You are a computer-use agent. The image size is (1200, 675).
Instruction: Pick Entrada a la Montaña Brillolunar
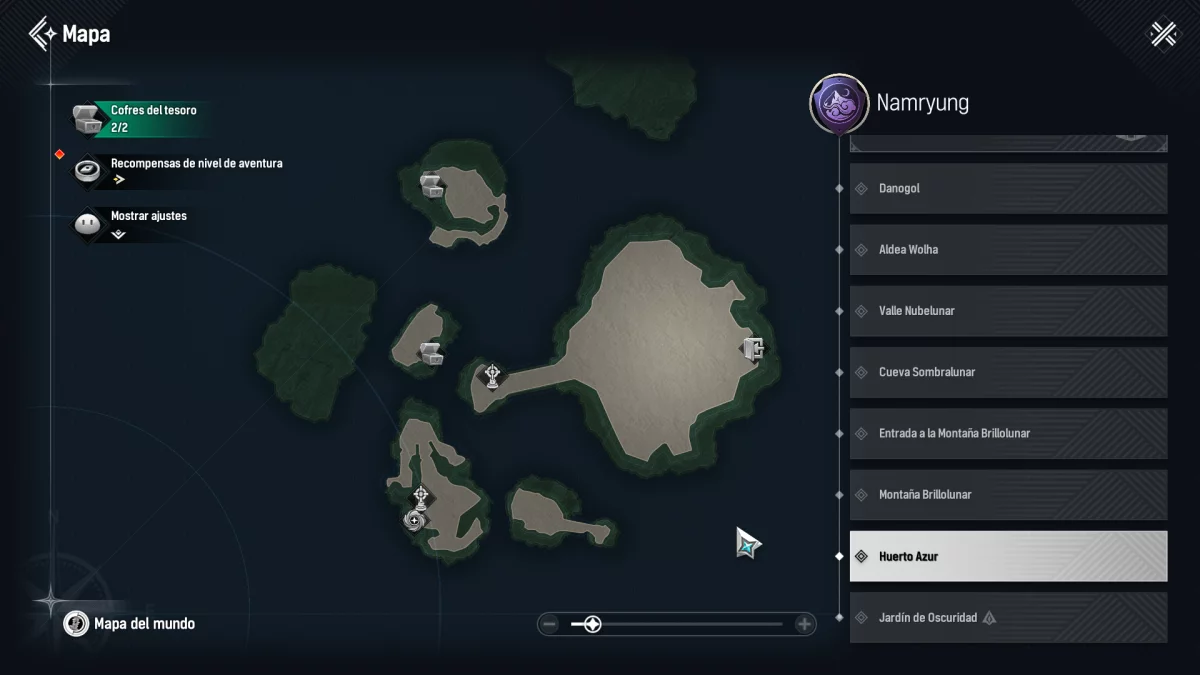(1008, 433)
